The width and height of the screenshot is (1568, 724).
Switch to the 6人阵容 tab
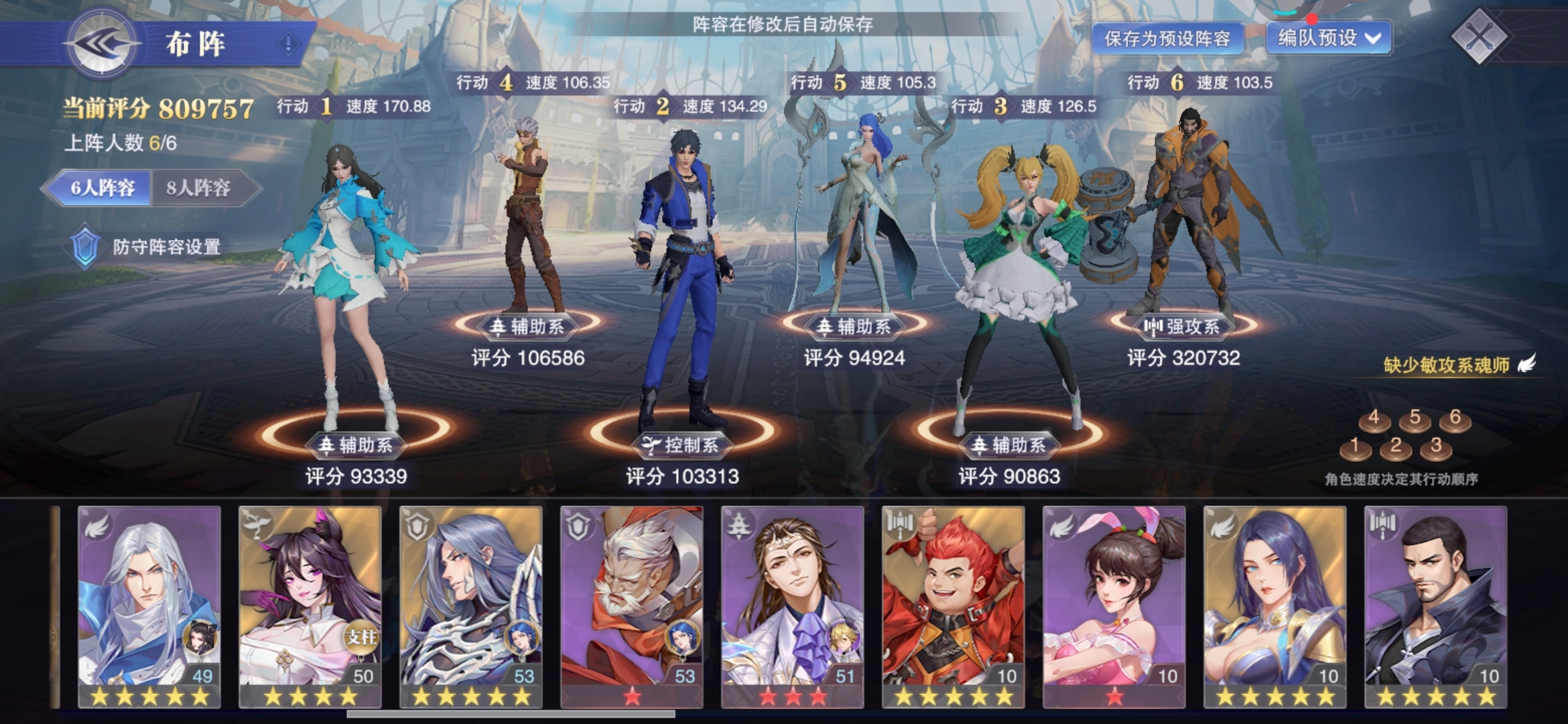tap(103, 188)
